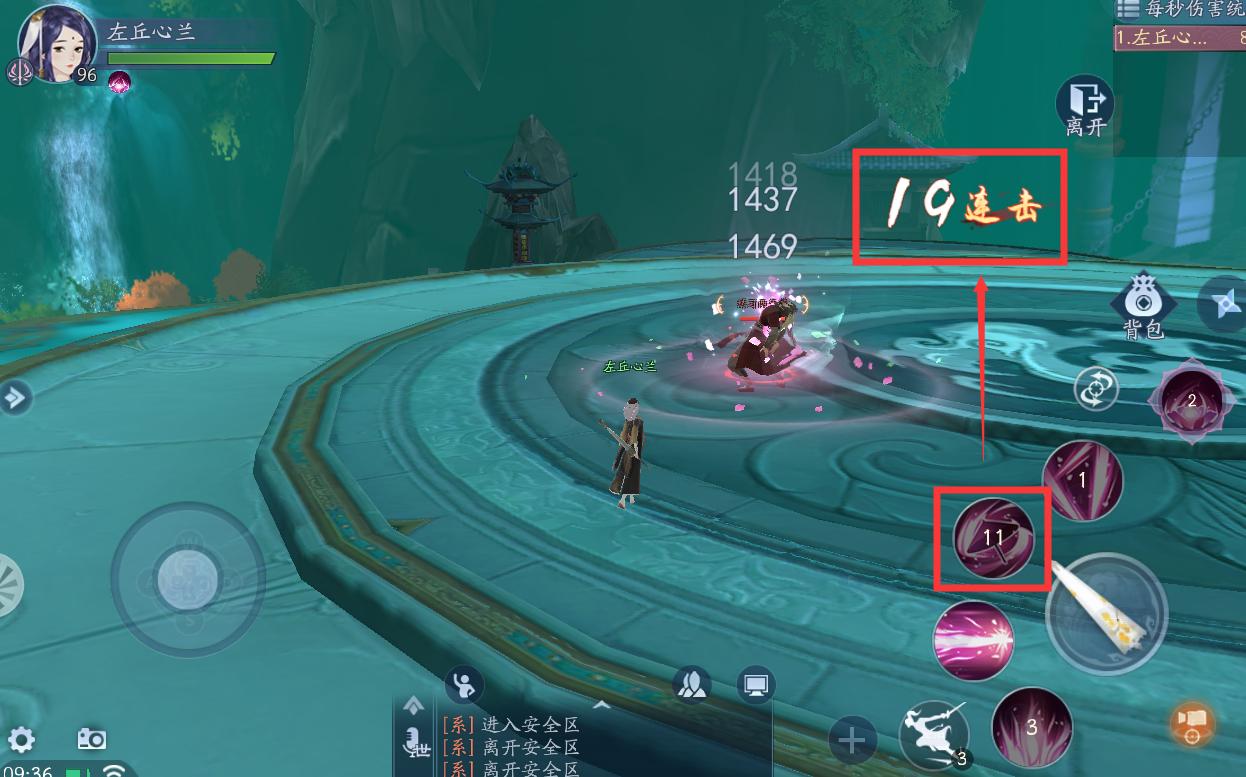The image size is (1246, 777).
Task: Activate the dash dodge figure skill
Action: (x=933, y=735)
